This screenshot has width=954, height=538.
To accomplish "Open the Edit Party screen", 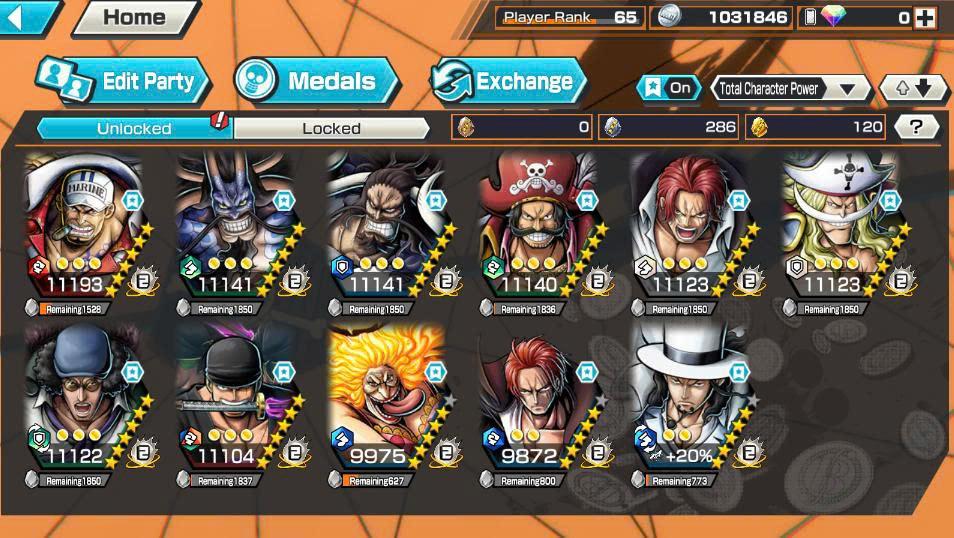I will 123,82.
